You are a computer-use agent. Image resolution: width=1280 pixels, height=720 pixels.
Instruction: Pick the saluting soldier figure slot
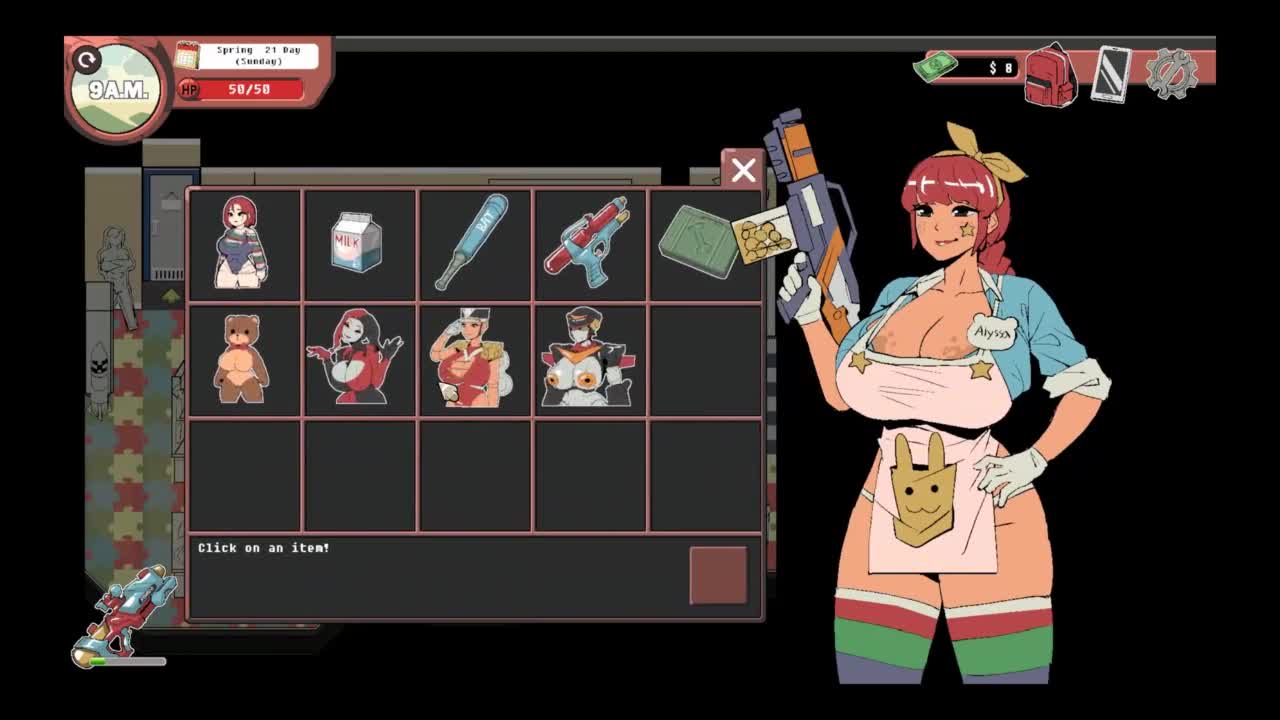(474, 359)
